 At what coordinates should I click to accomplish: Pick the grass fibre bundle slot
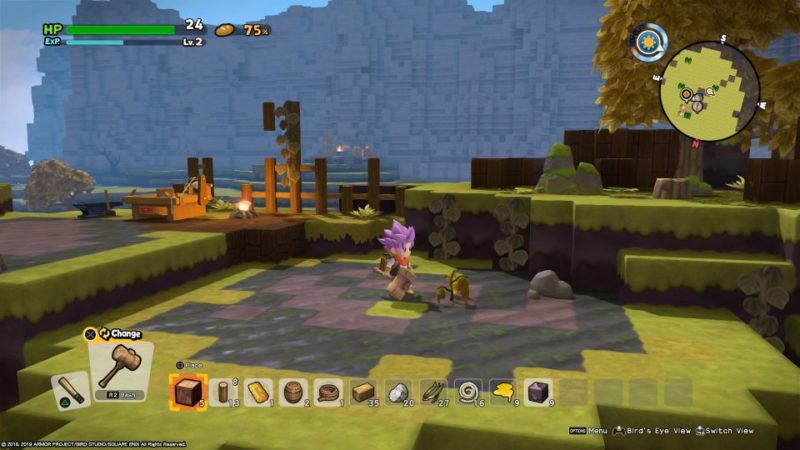click(432, 391)
